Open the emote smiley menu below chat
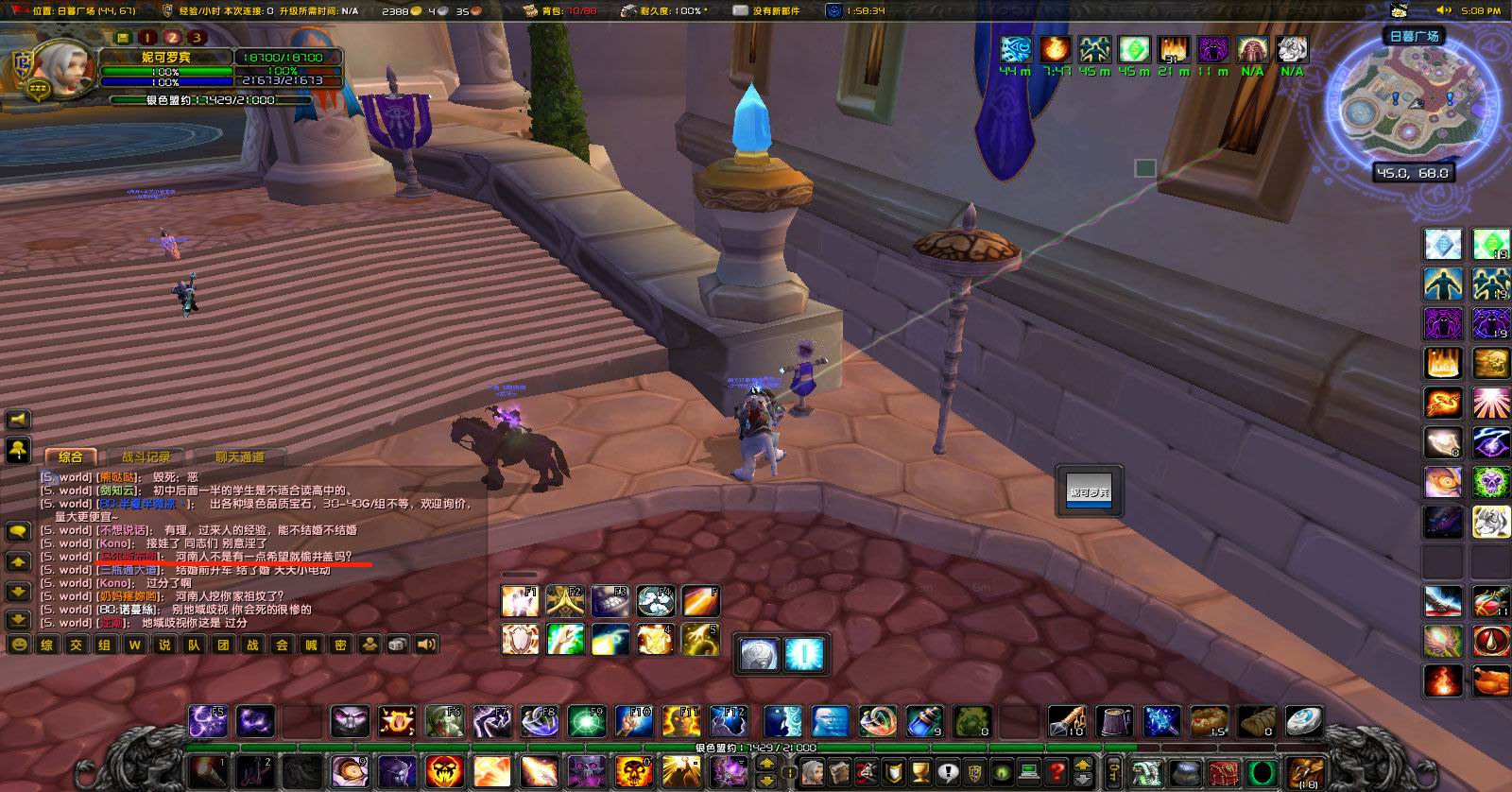This screenshot has height=792, width=1512. (x=19, y=645)
